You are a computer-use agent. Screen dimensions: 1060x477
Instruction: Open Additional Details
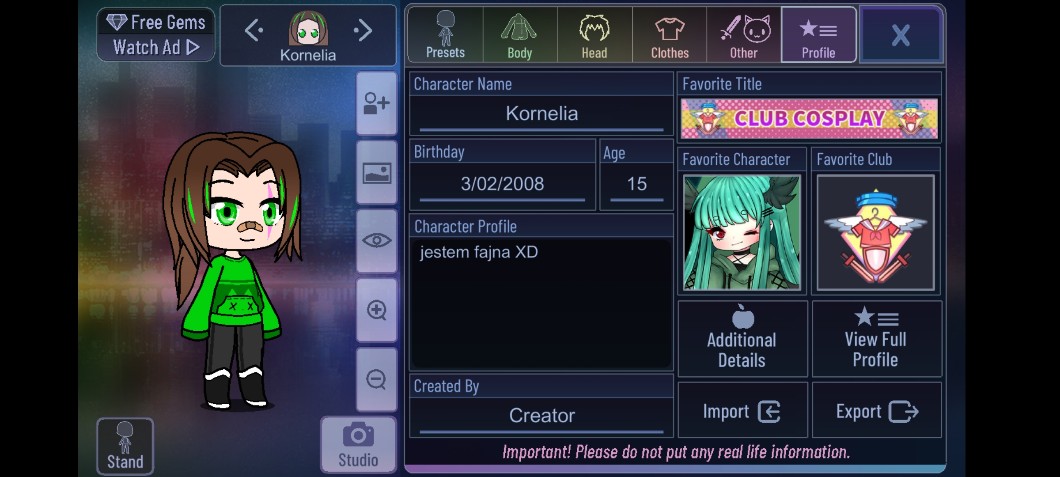(742, 339)
